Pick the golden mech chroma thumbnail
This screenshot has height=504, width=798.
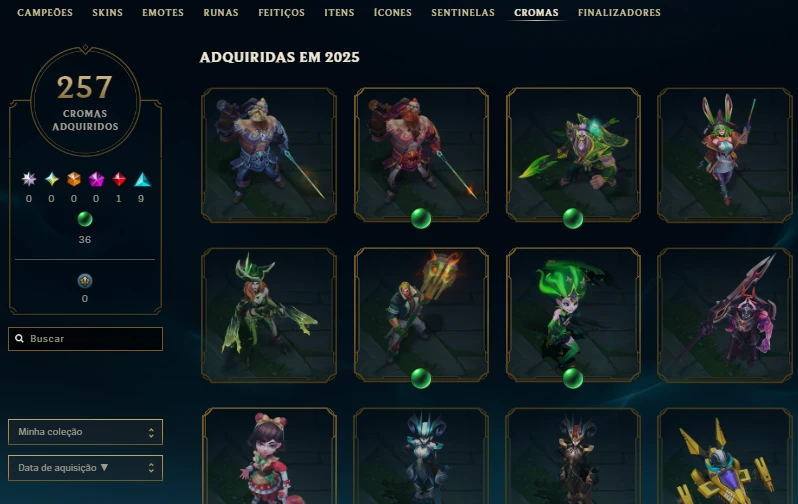(724, 458)
